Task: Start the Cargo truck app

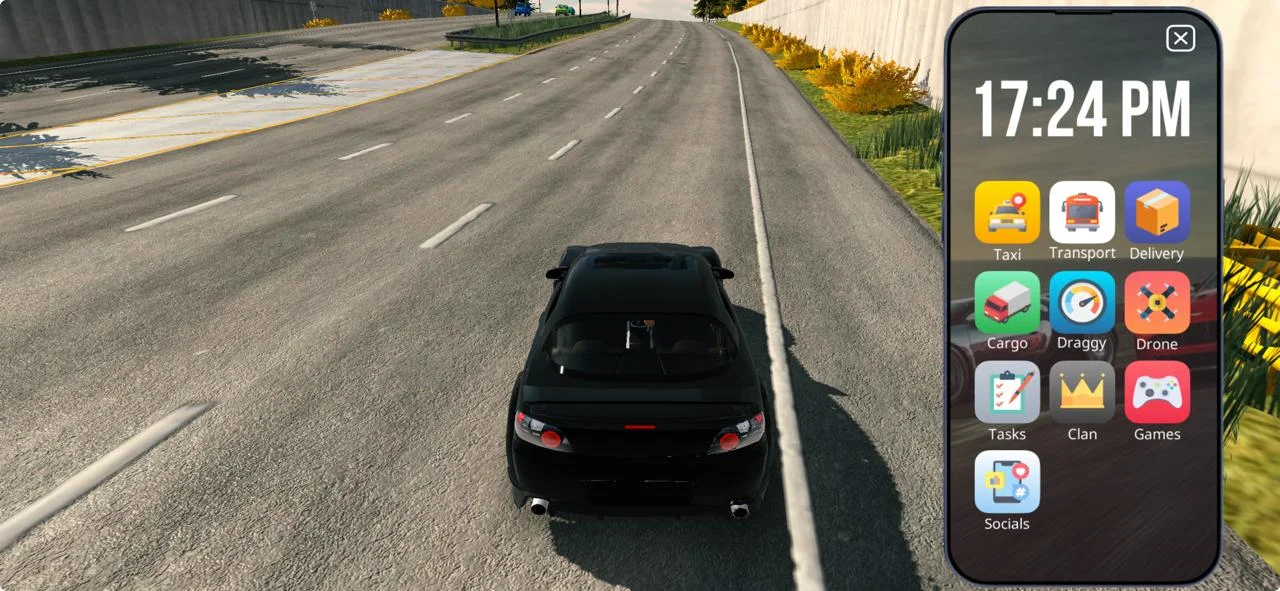Action: tap(1007, 303)
